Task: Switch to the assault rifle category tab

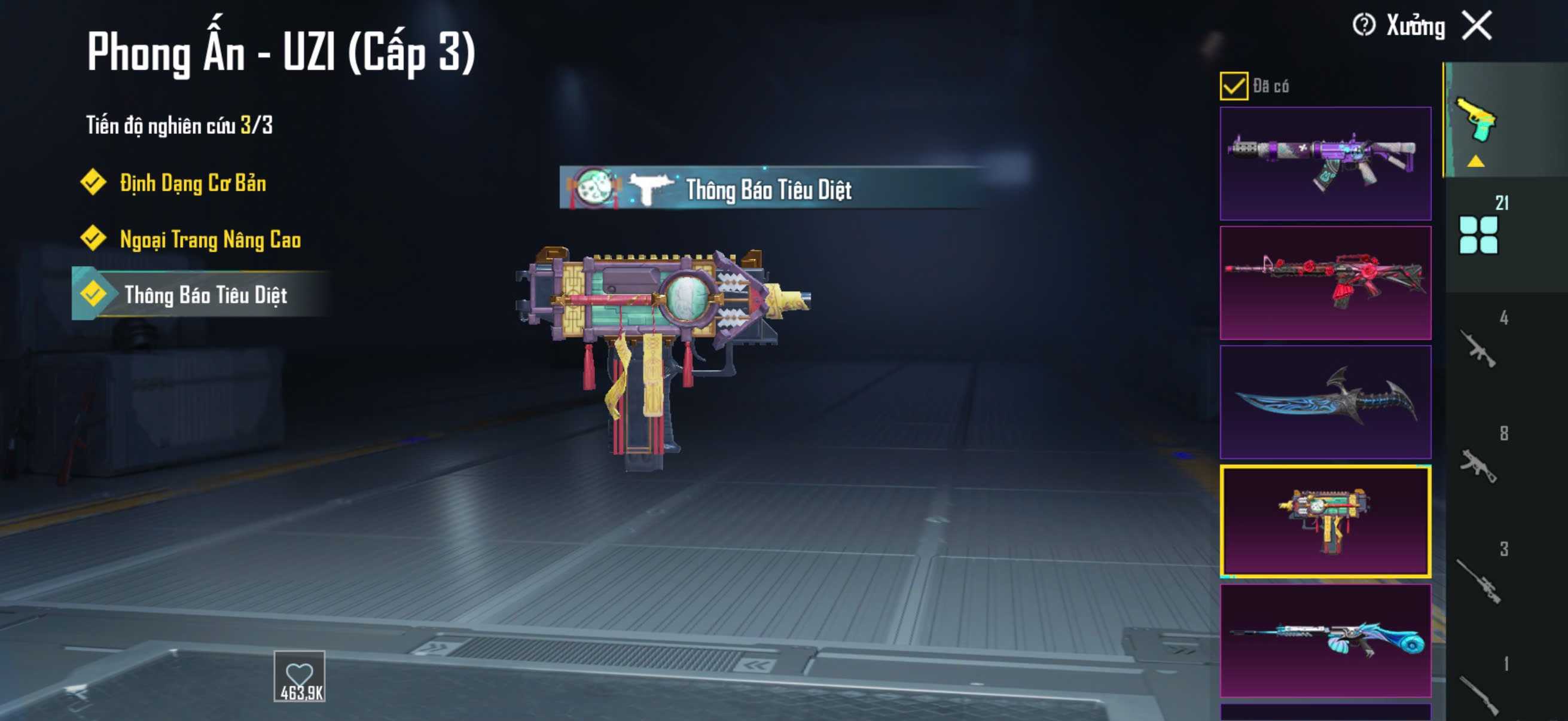Action: point(1478,348)
